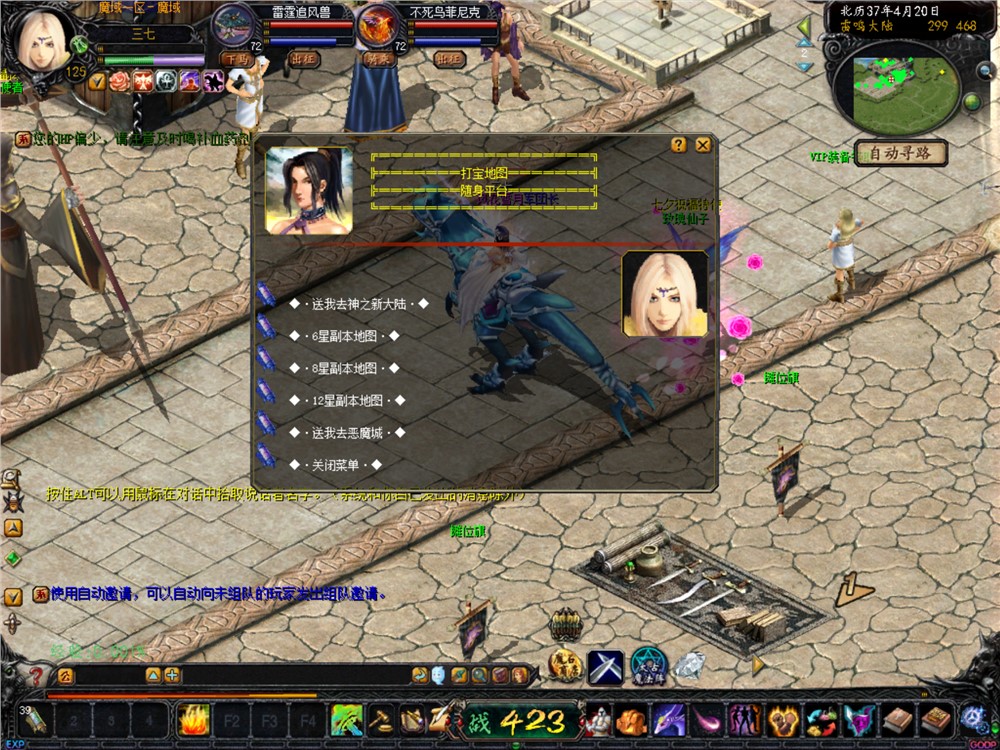Select the 6星副本地图 option

point(344,337)
